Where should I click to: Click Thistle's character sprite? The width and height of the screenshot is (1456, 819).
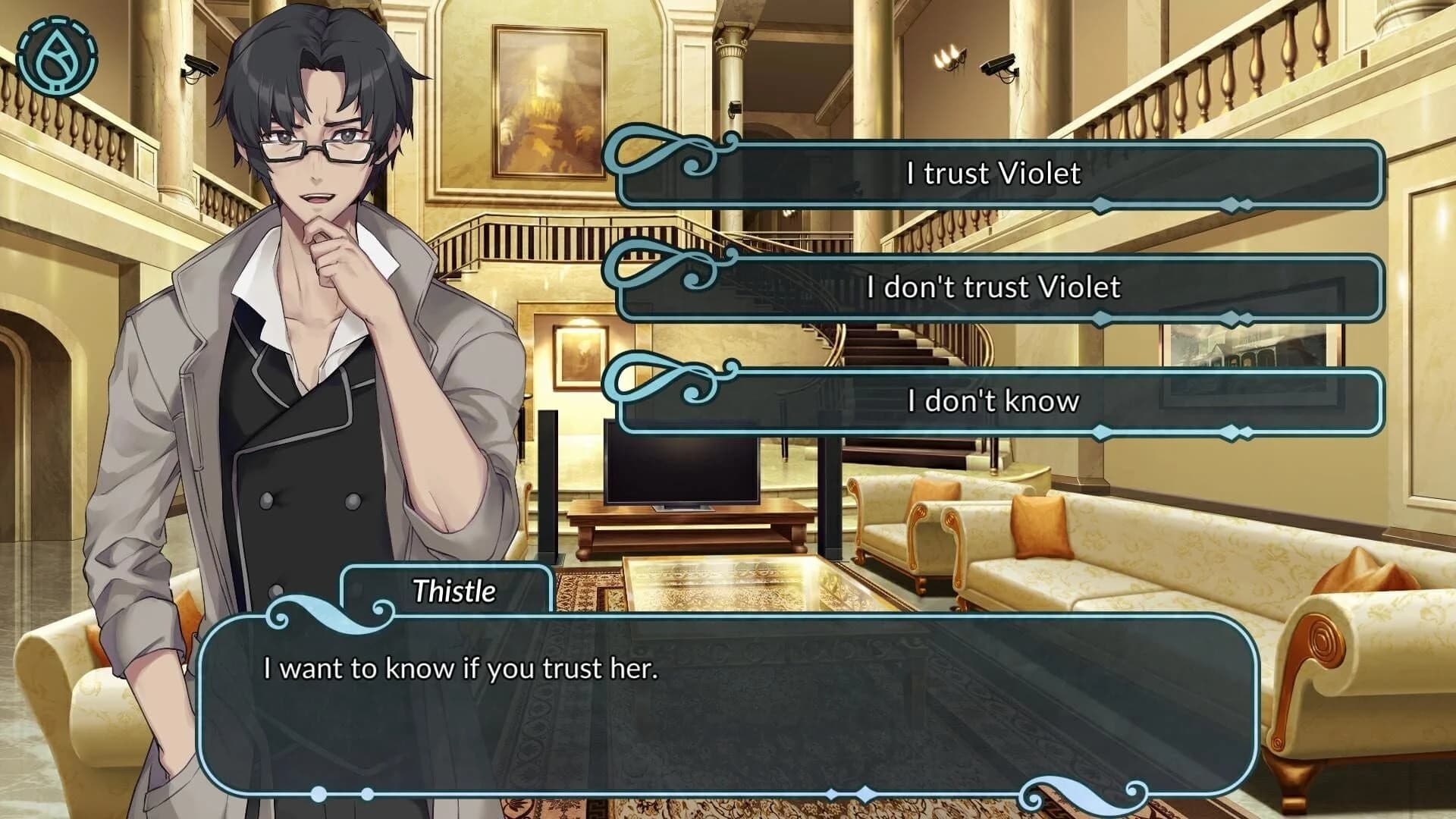[303, 341]
